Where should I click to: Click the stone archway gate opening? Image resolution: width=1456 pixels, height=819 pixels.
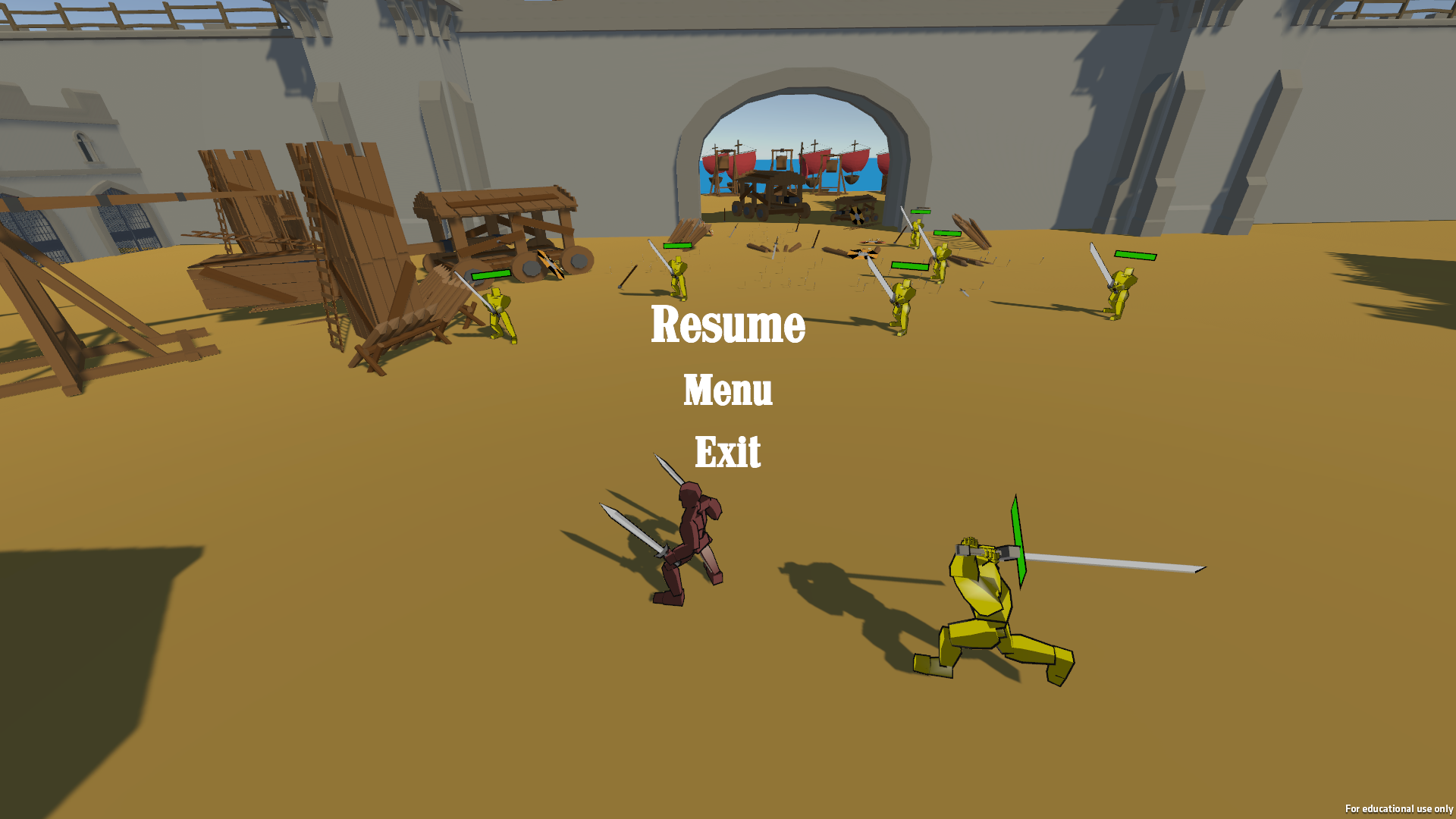[x=792, y=136]
